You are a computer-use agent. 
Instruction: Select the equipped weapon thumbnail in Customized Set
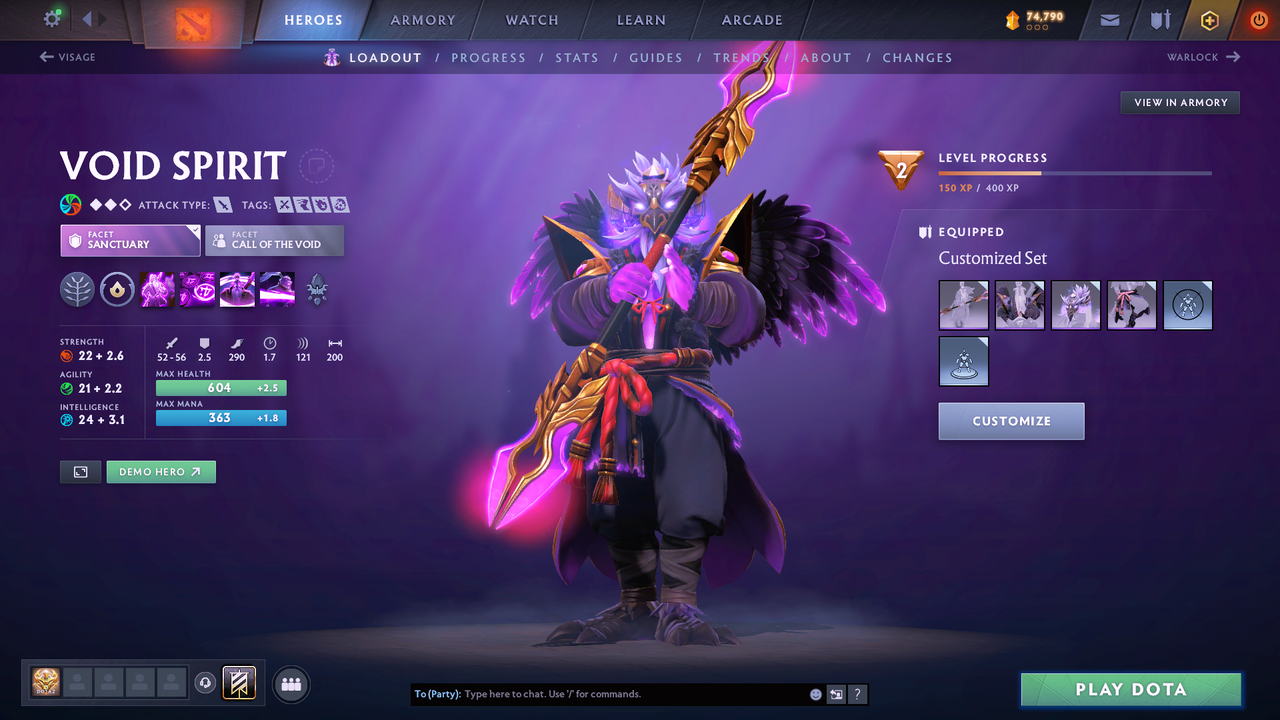click(x=963, y=305)
